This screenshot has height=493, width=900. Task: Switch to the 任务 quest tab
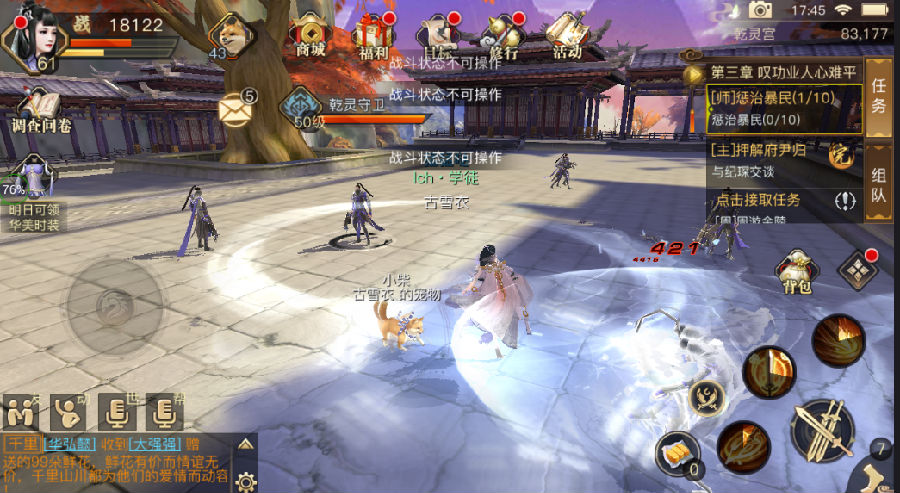click(x=878, y=95)
